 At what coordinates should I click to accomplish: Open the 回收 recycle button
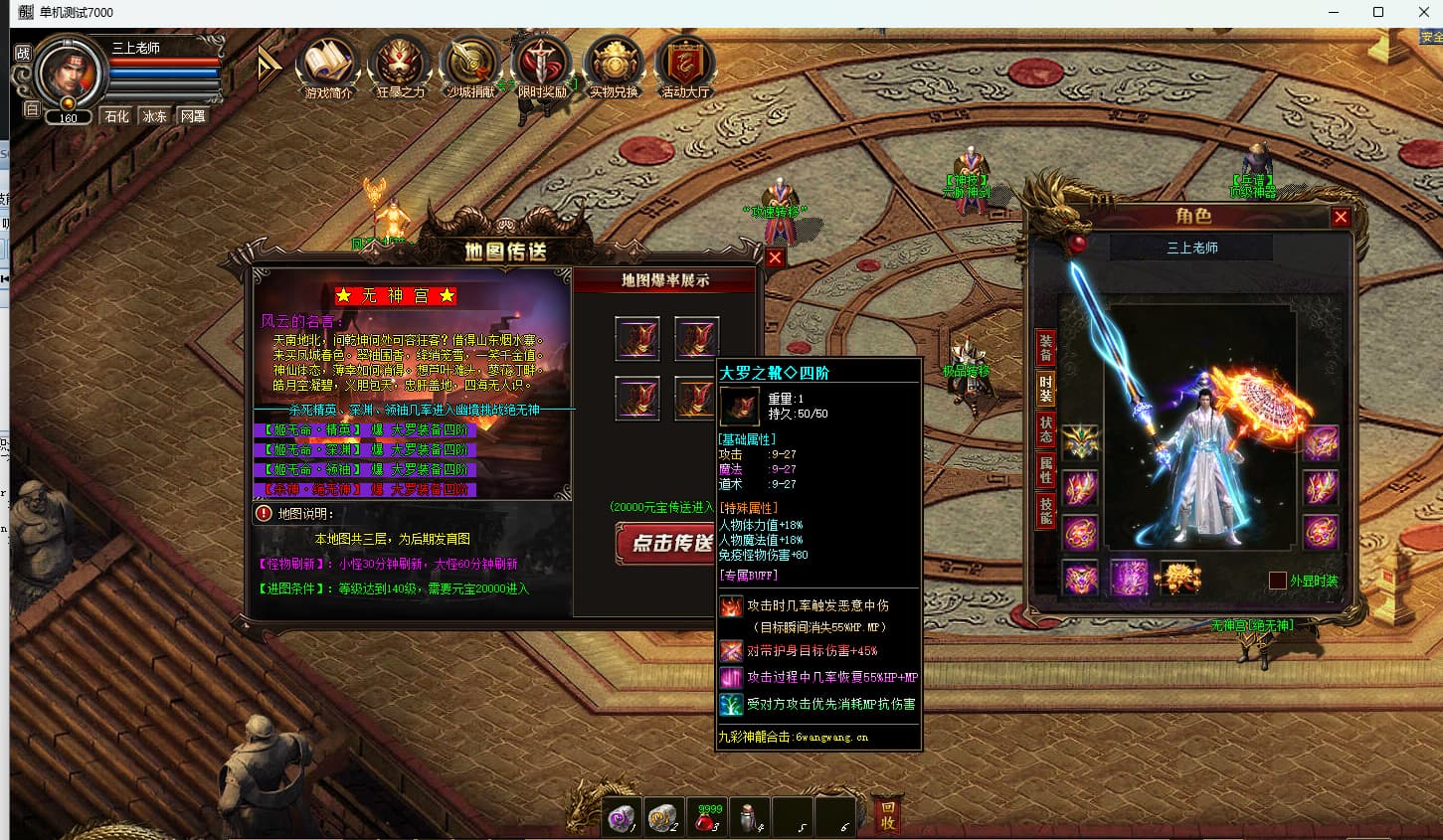click(888, 815)
